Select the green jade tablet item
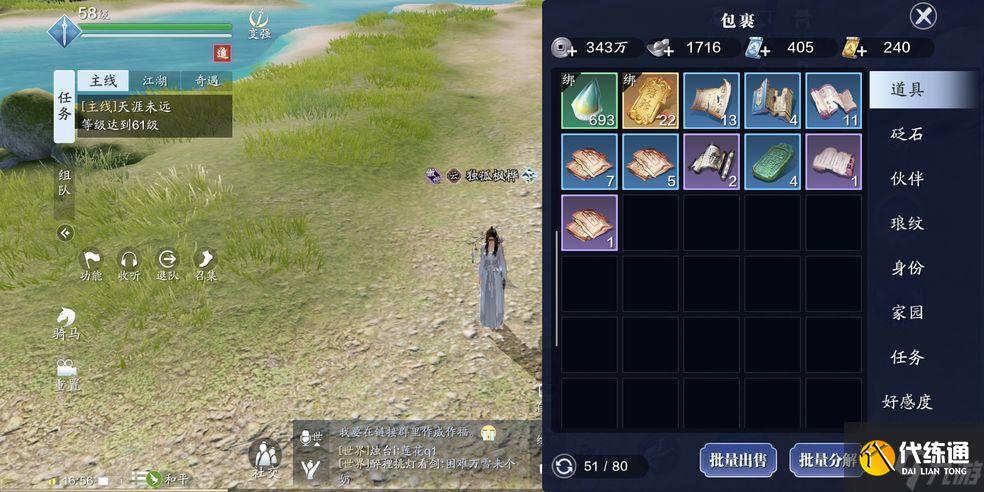The image size is (984, 492). [772, 161]
